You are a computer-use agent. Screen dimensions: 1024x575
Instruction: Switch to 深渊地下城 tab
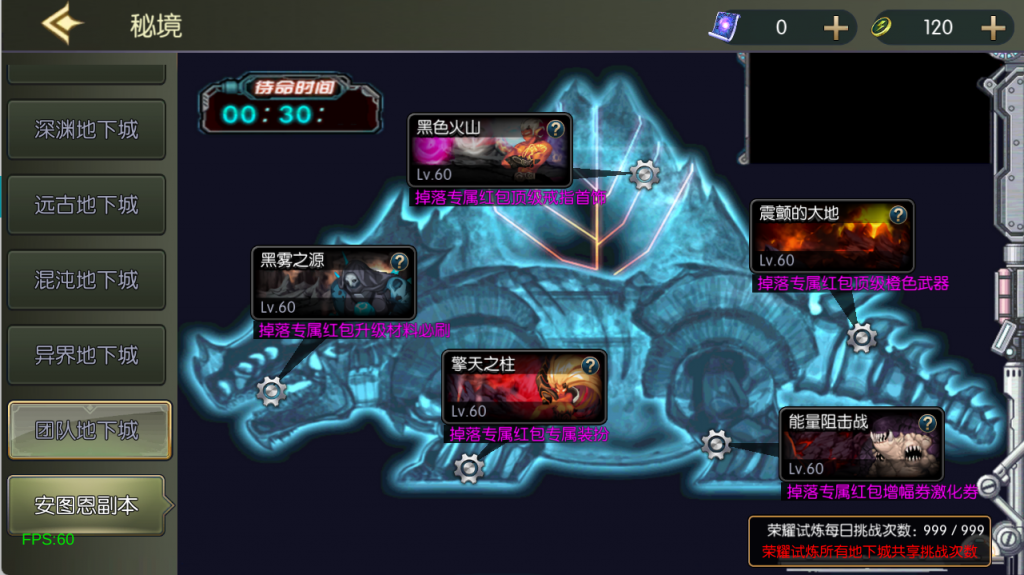(86, 130)
